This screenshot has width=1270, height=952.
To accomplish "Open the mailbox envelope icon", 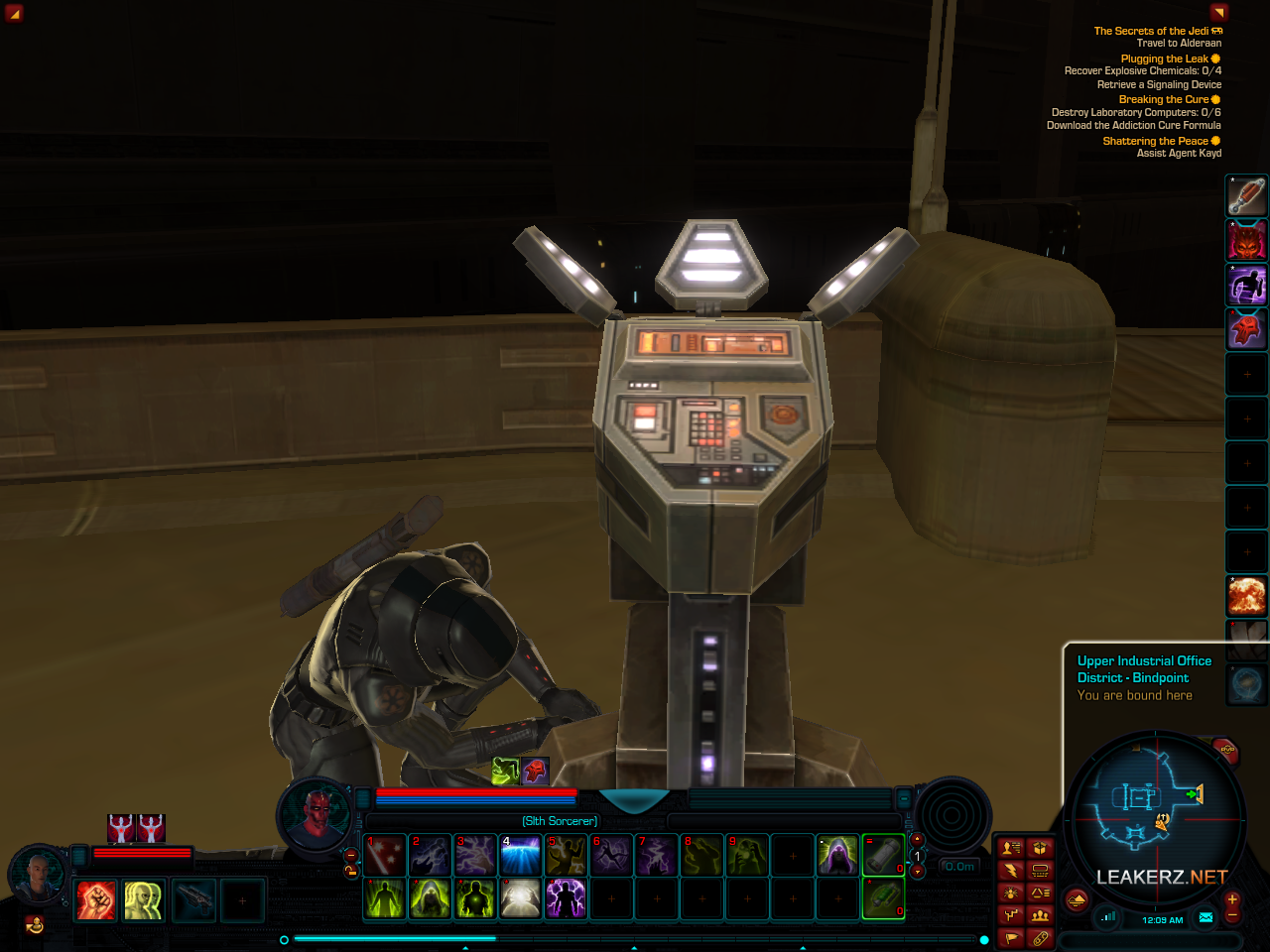I will 1206,917.
